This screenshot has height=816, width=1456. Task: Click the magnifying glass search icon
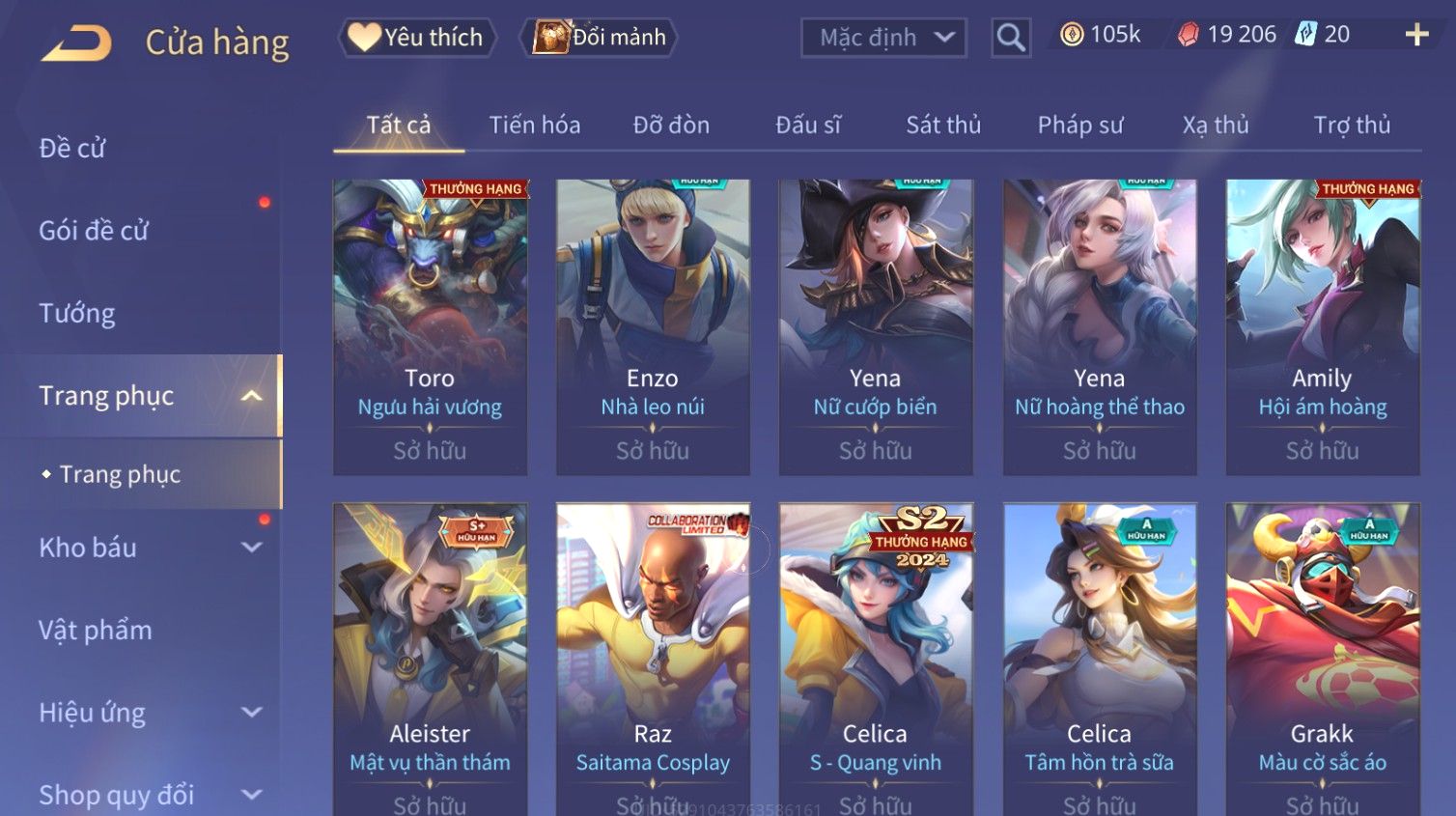tap(1010, 38)
